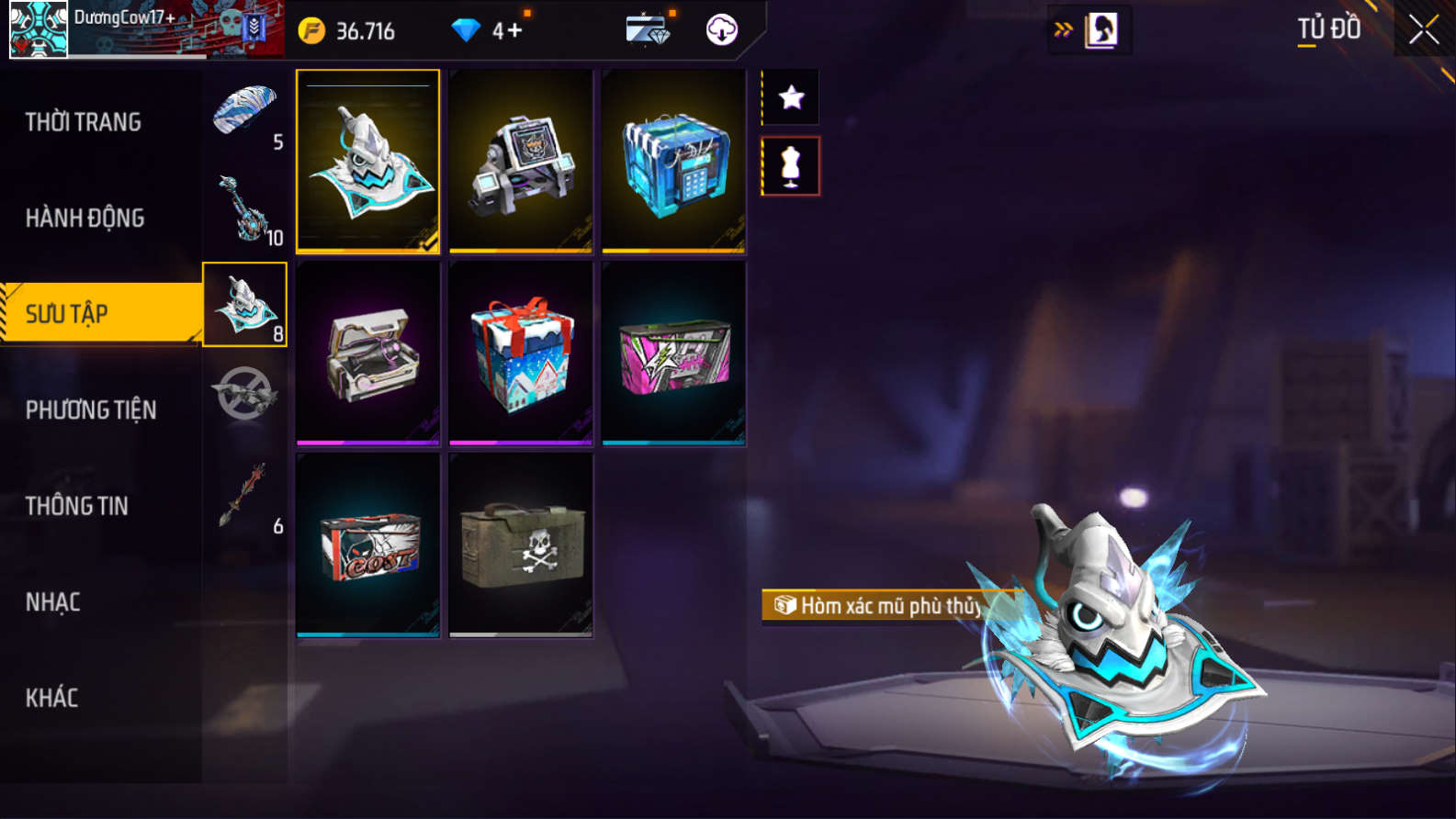Show the THÔNG TIN section
The height and width of the screenshot is (819, 1456).
click(77, 506)
